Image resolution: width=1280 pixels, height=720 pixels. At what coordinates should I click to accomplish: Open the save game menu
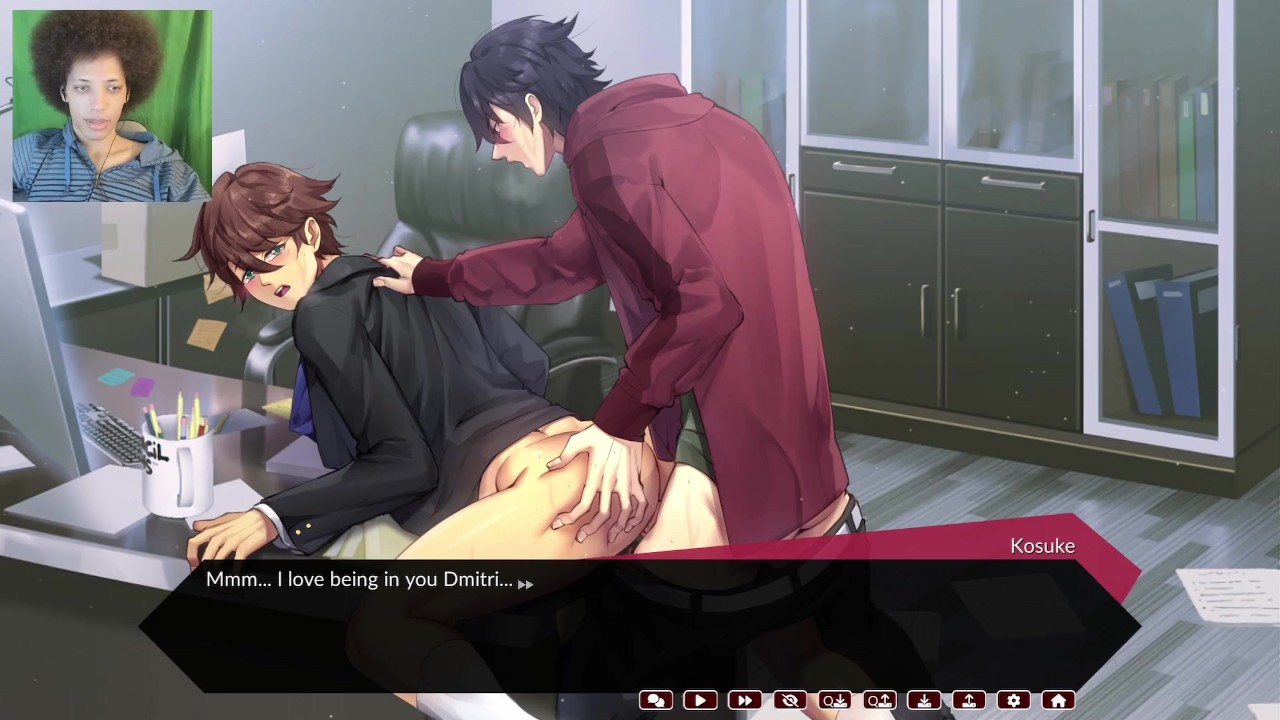(925, 701)
